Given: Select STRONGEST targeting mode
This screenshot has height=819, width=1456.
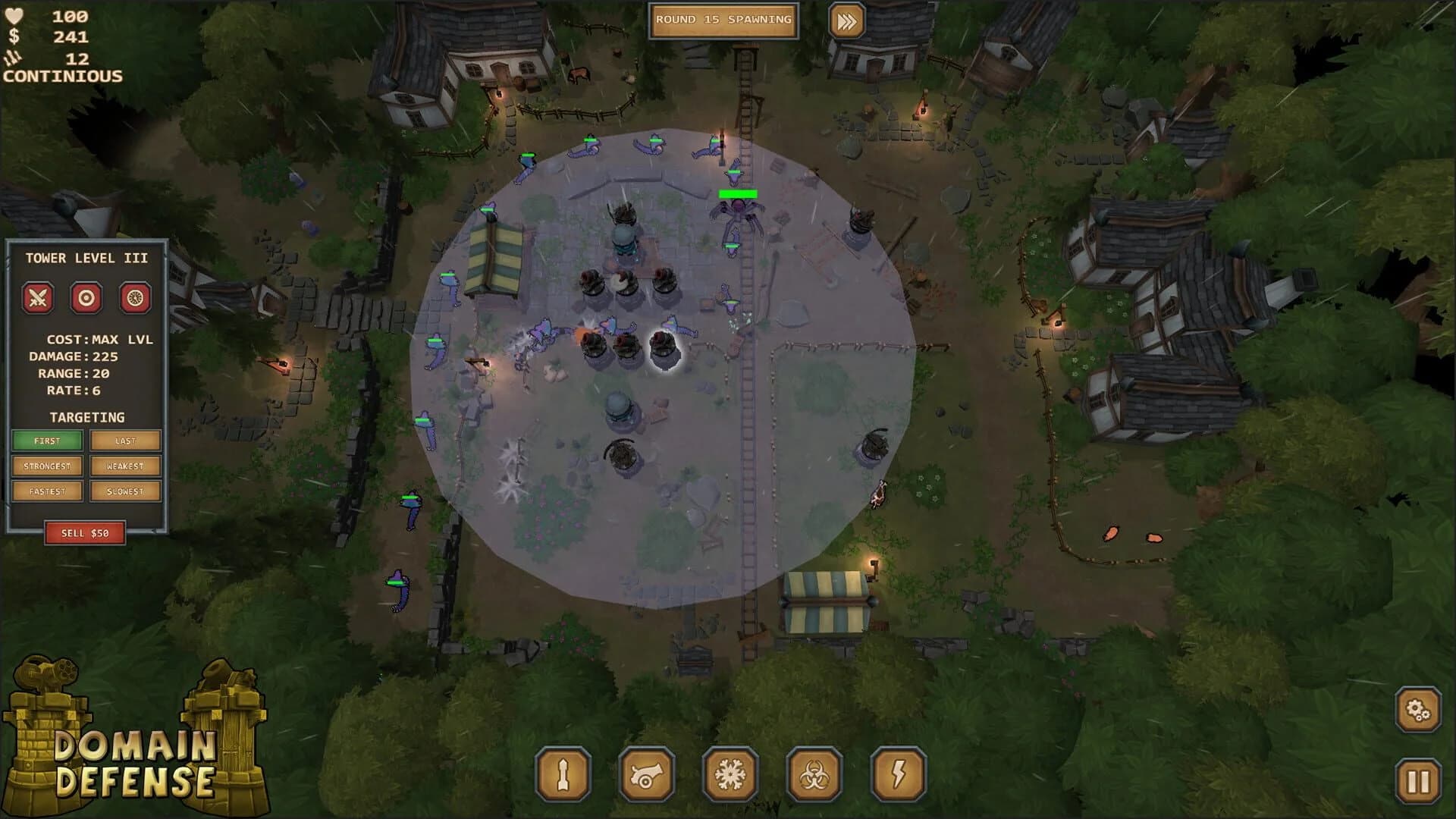Looking at the screenshot, I should (x=47, y=466).
